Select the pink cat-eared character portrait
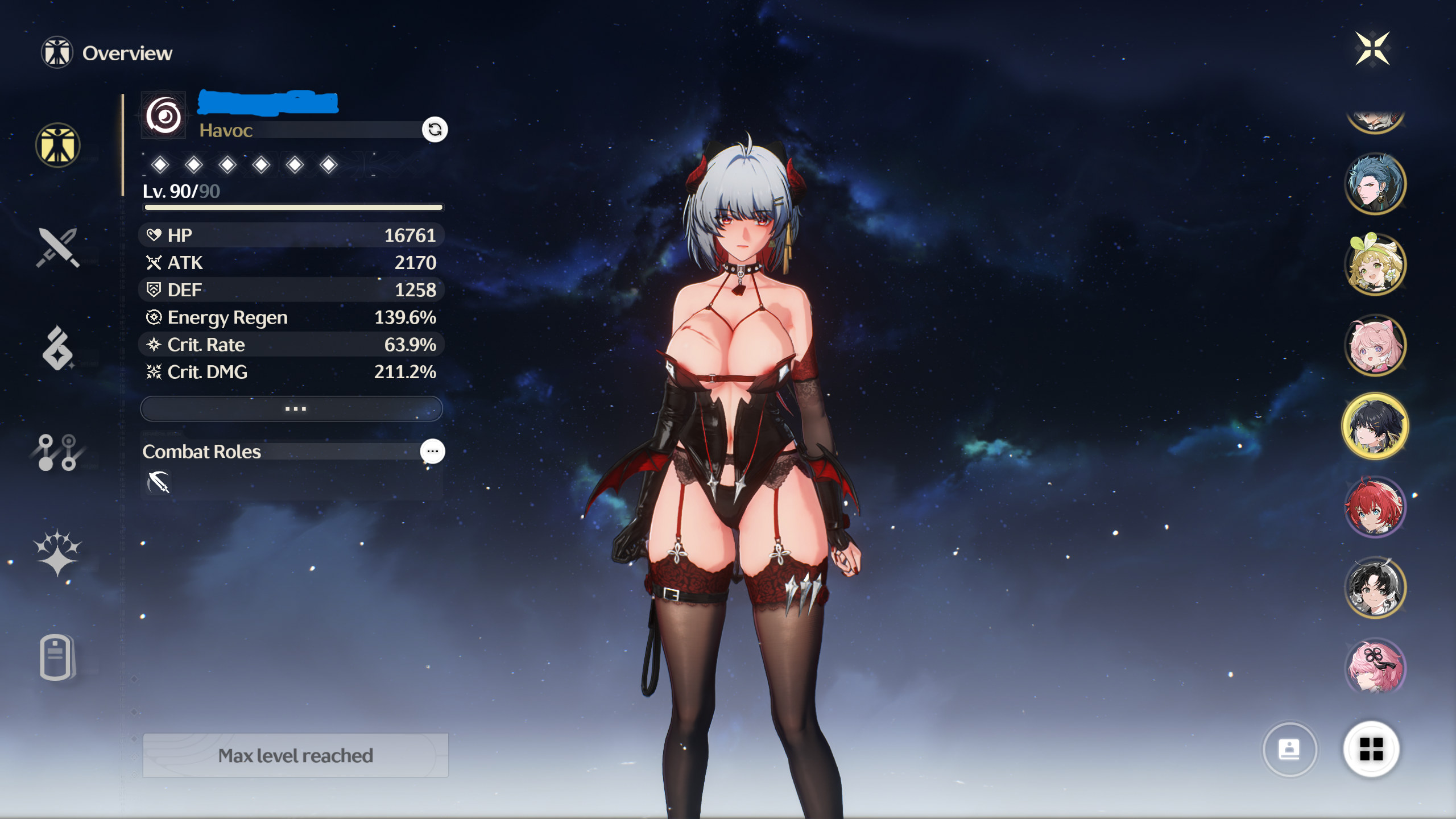The height and width of the screenshot is (819, 1456). (x=1375, y=345)
